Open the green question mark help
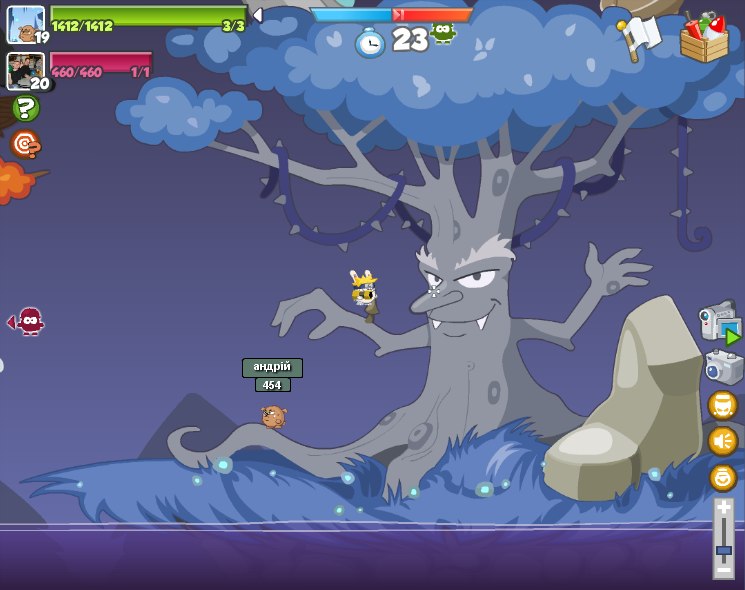Viewport: 745px width, 590px height. [x=26, y=108]
